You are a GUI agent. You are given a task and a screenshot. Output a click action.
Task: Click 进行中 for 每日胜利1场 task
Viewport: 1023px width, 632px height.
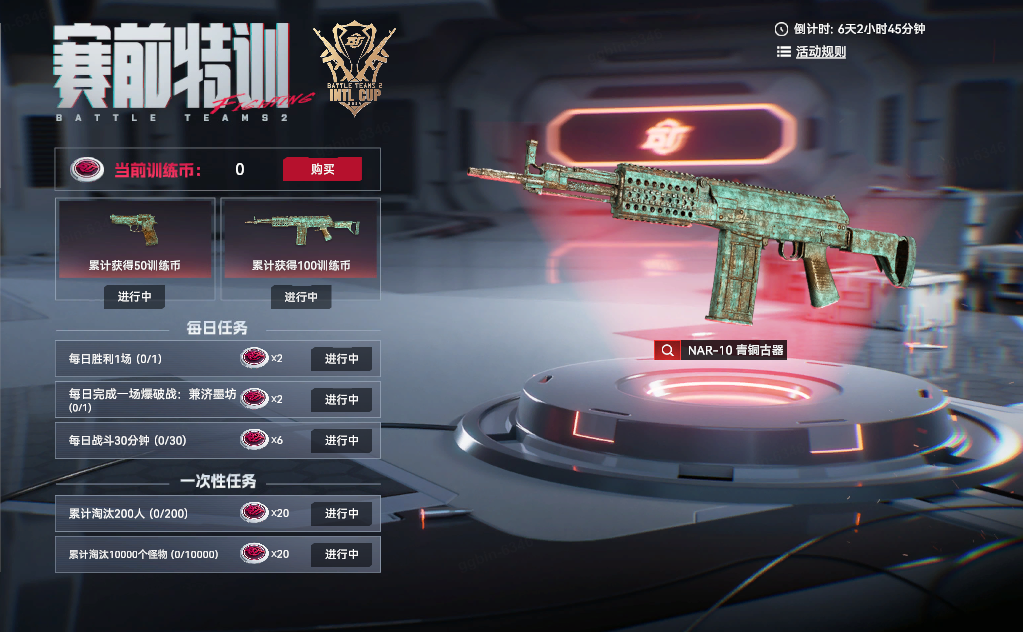click(x=341, y=359)
